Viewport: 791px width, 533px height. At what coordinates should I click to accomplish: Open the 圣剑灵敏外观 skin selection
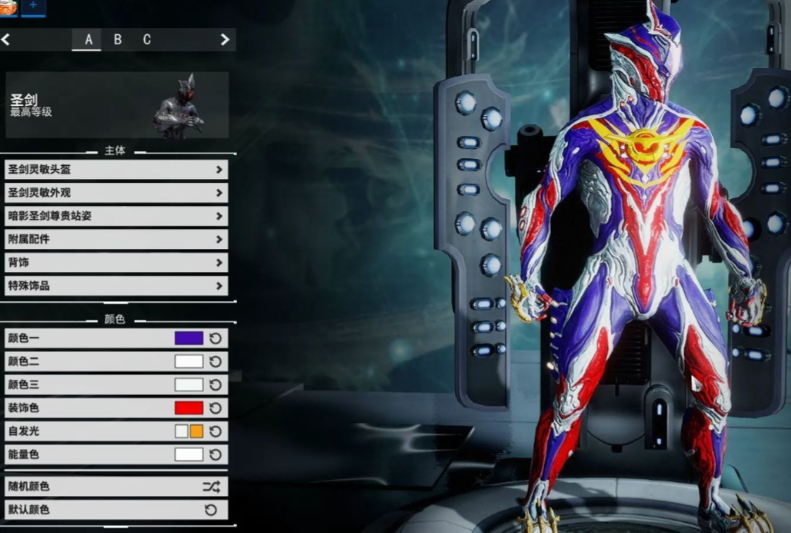coord(116,192)
